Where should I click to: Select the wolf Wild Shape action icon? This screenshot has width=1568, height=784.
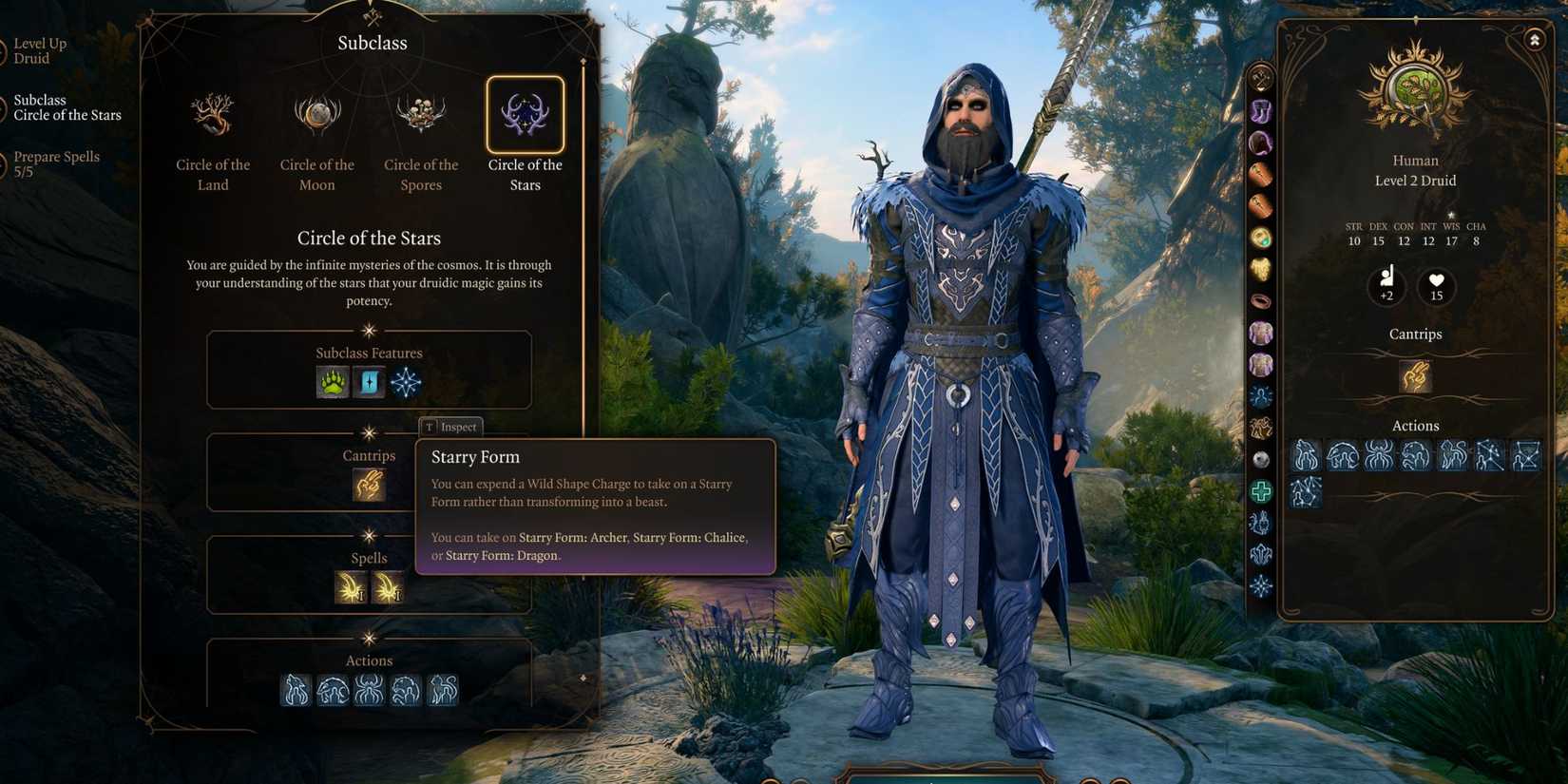pos(295,691)
